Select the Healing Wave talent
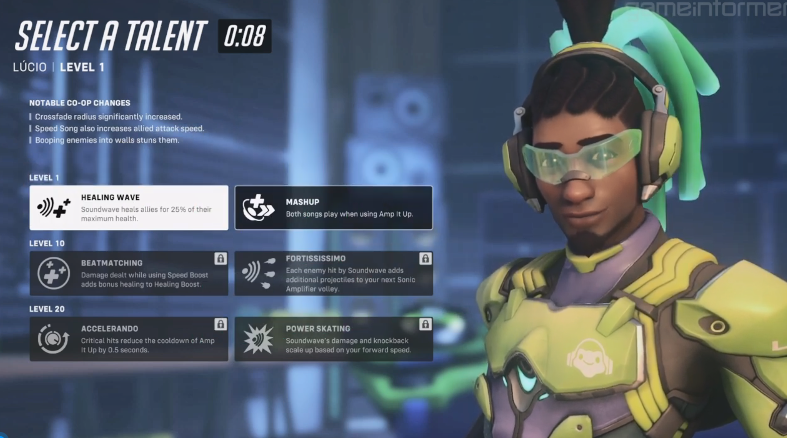787x438 pixels. pyautogui.click(x=128, y=207)
